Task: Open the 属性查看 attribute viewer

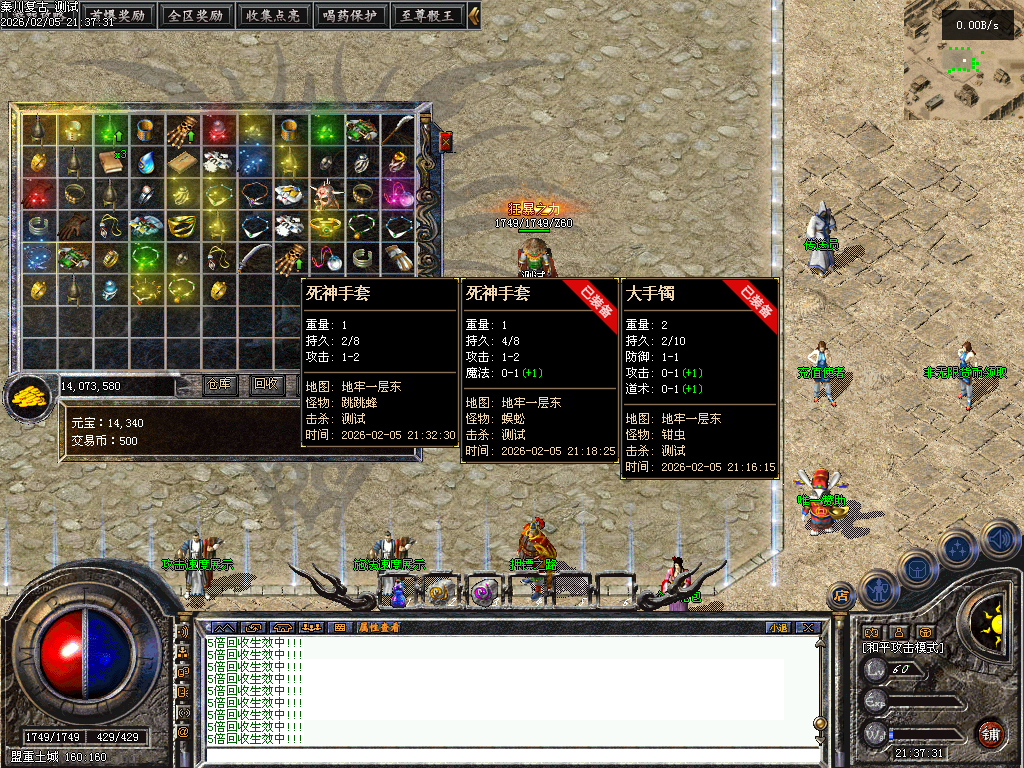Action: tap(379, 628)
